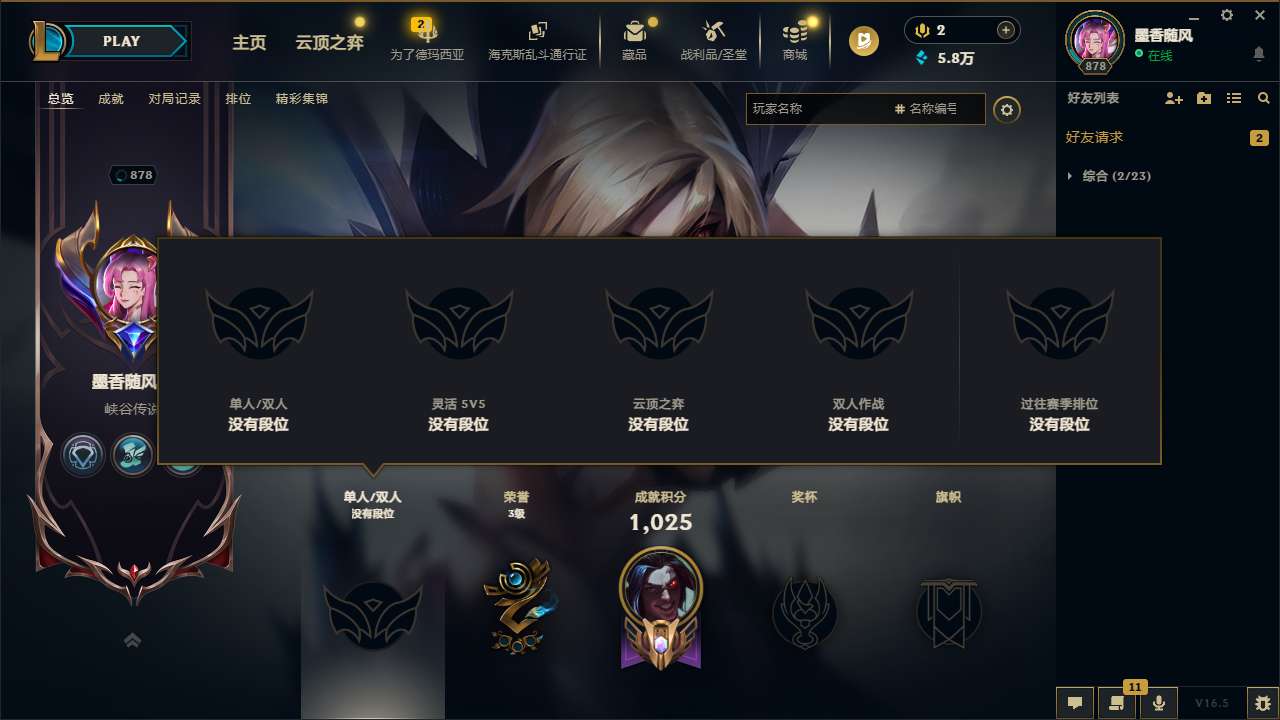Open the chat history icon showing 11 messages
1280x720 pixels.
(1117, 703)
